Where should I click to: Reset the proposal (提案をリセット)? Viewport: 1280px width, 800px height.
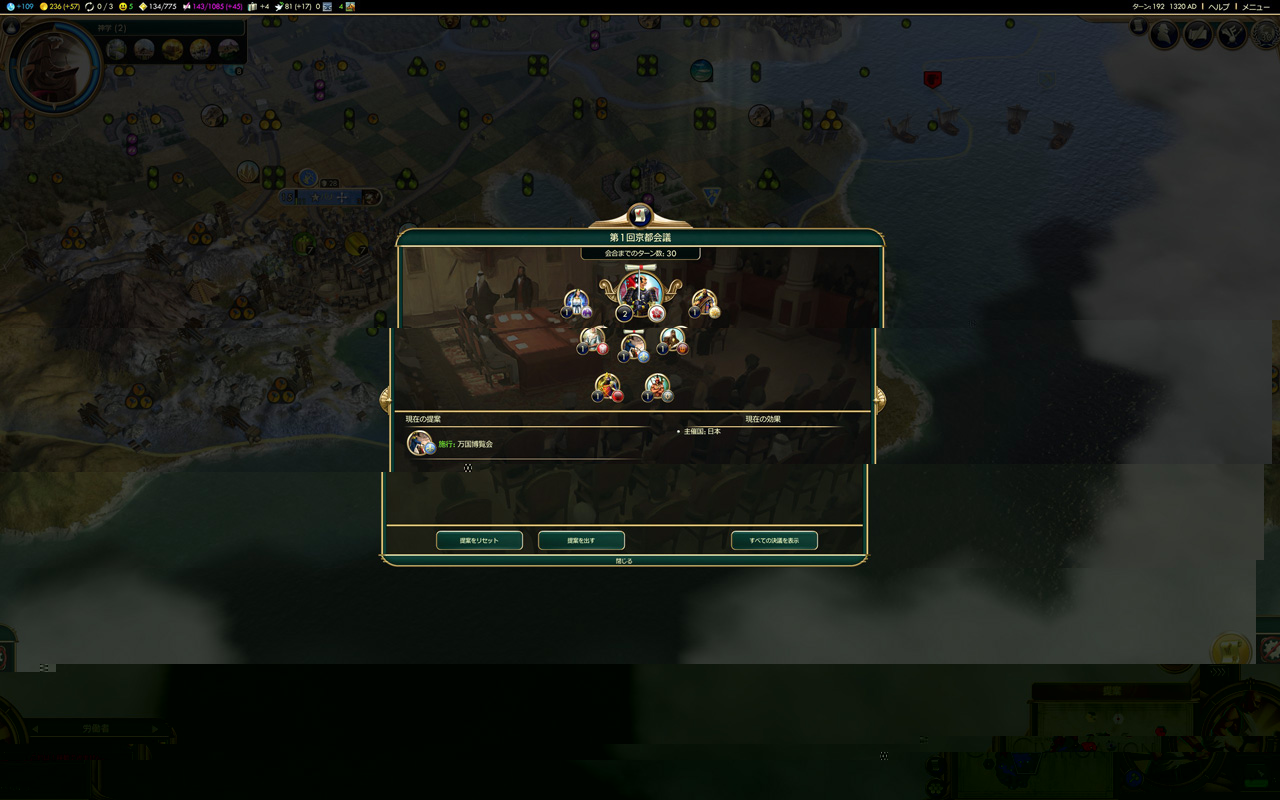tap(480, 541)
